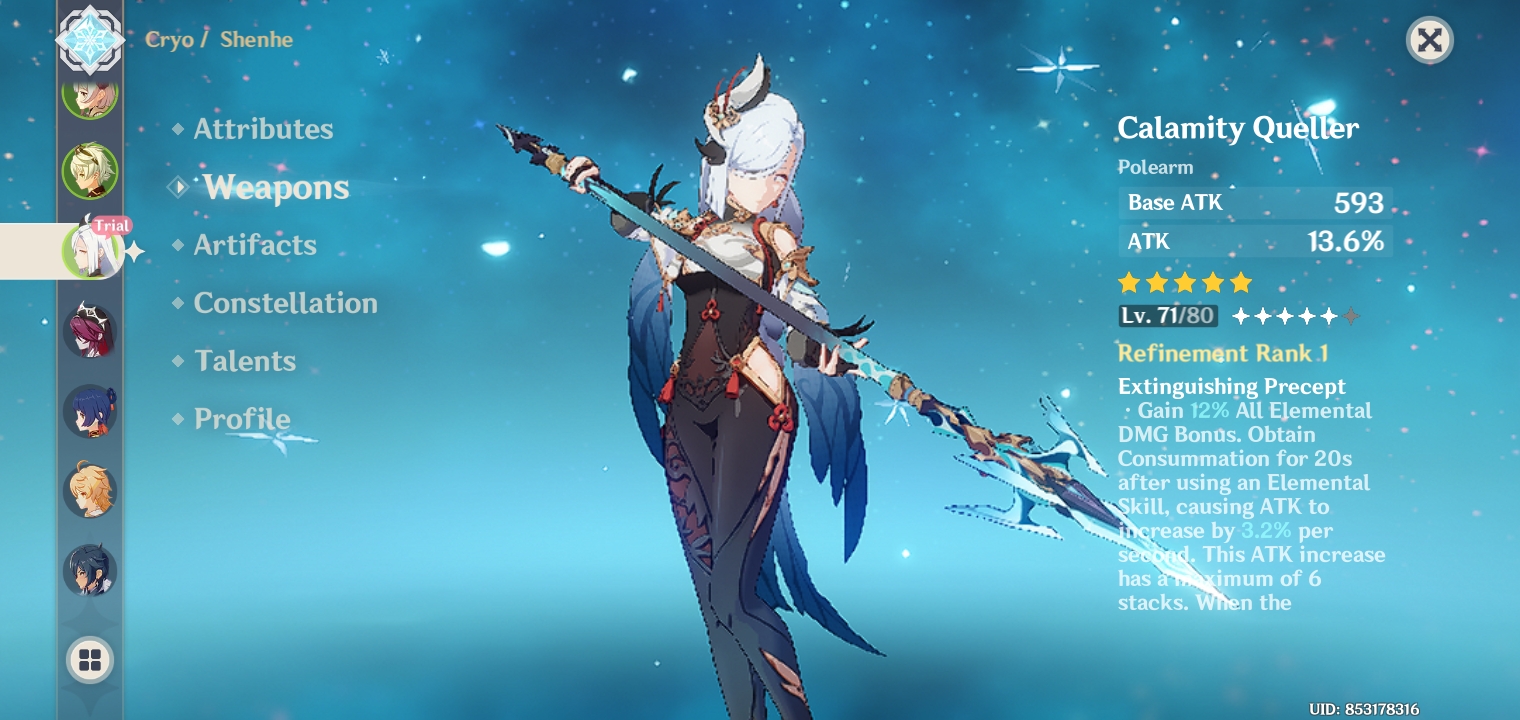
Task: Click the five-star rarity row
Action: tap(1185, 283)
